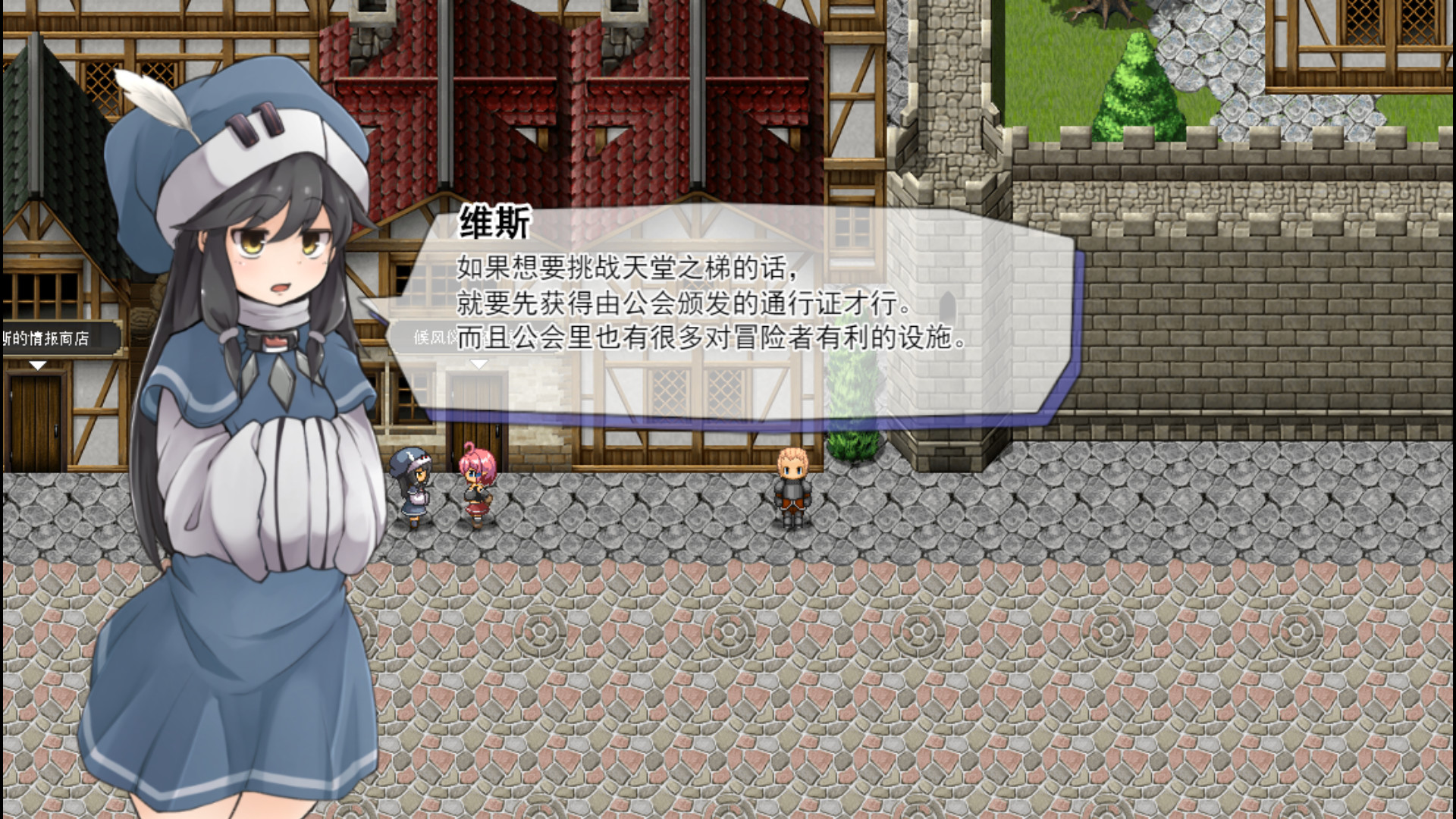Click the triangle marker below the 候风仪 sign
The height and width of the screenshot is (819, 1456).
click(478, 362)
